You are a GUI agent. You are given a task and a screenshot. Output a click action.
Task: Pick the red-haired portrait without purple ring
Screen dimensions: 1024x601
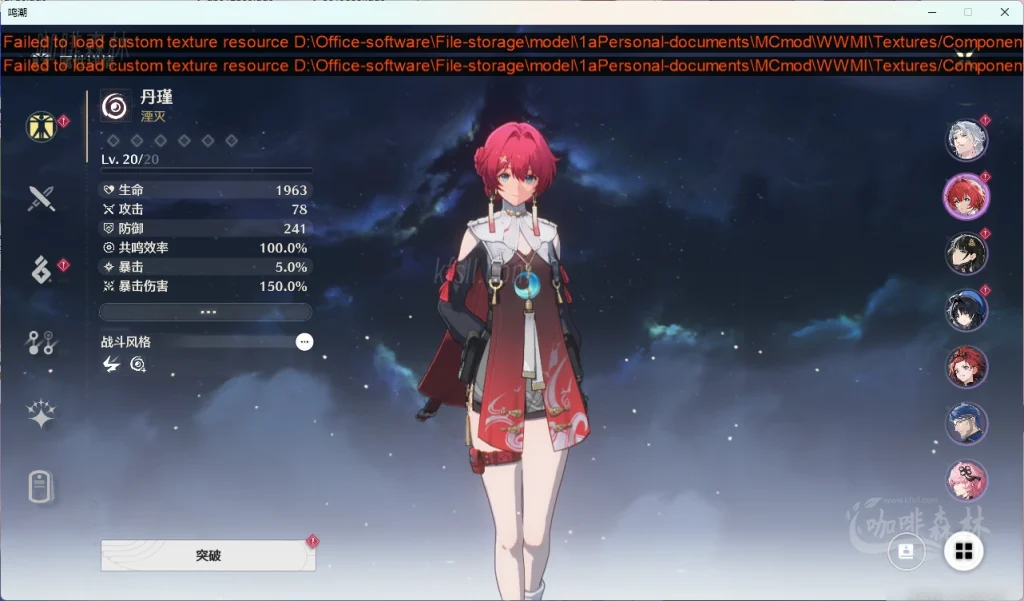click(966, 367)
